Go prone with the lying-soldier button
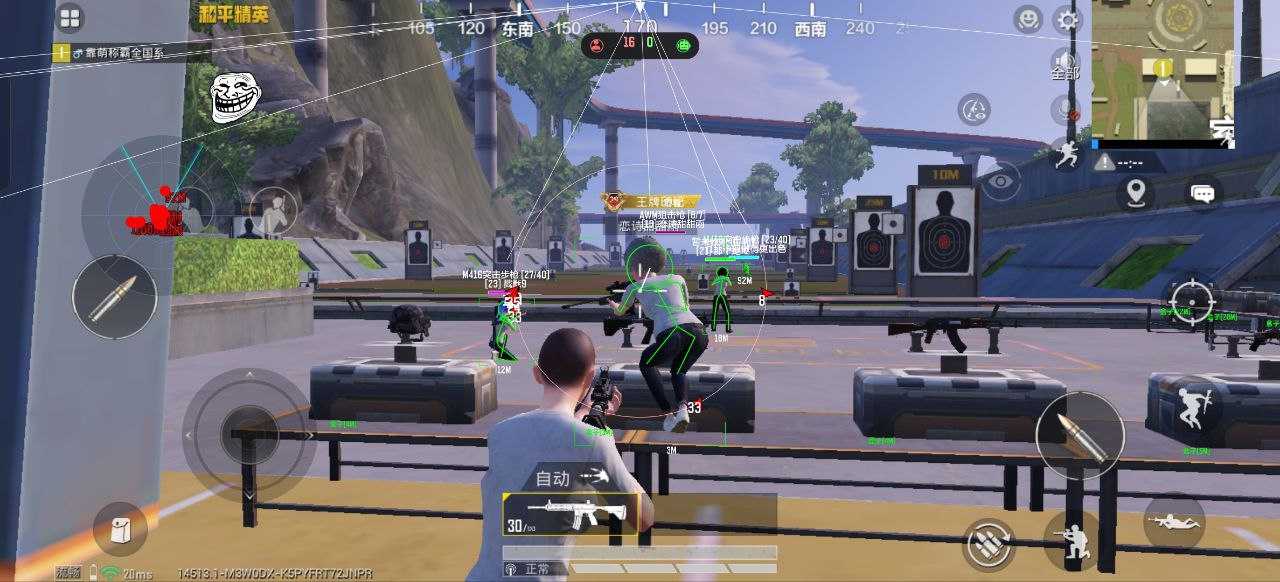The image size is (1280, 582). 1173,522
